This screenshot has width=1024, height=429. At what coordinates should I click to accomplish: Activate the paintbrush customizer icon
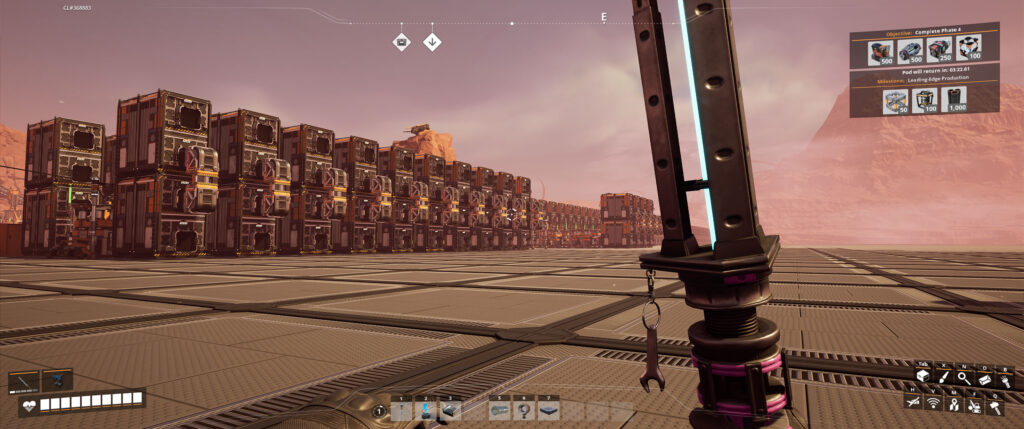(942, 377)
